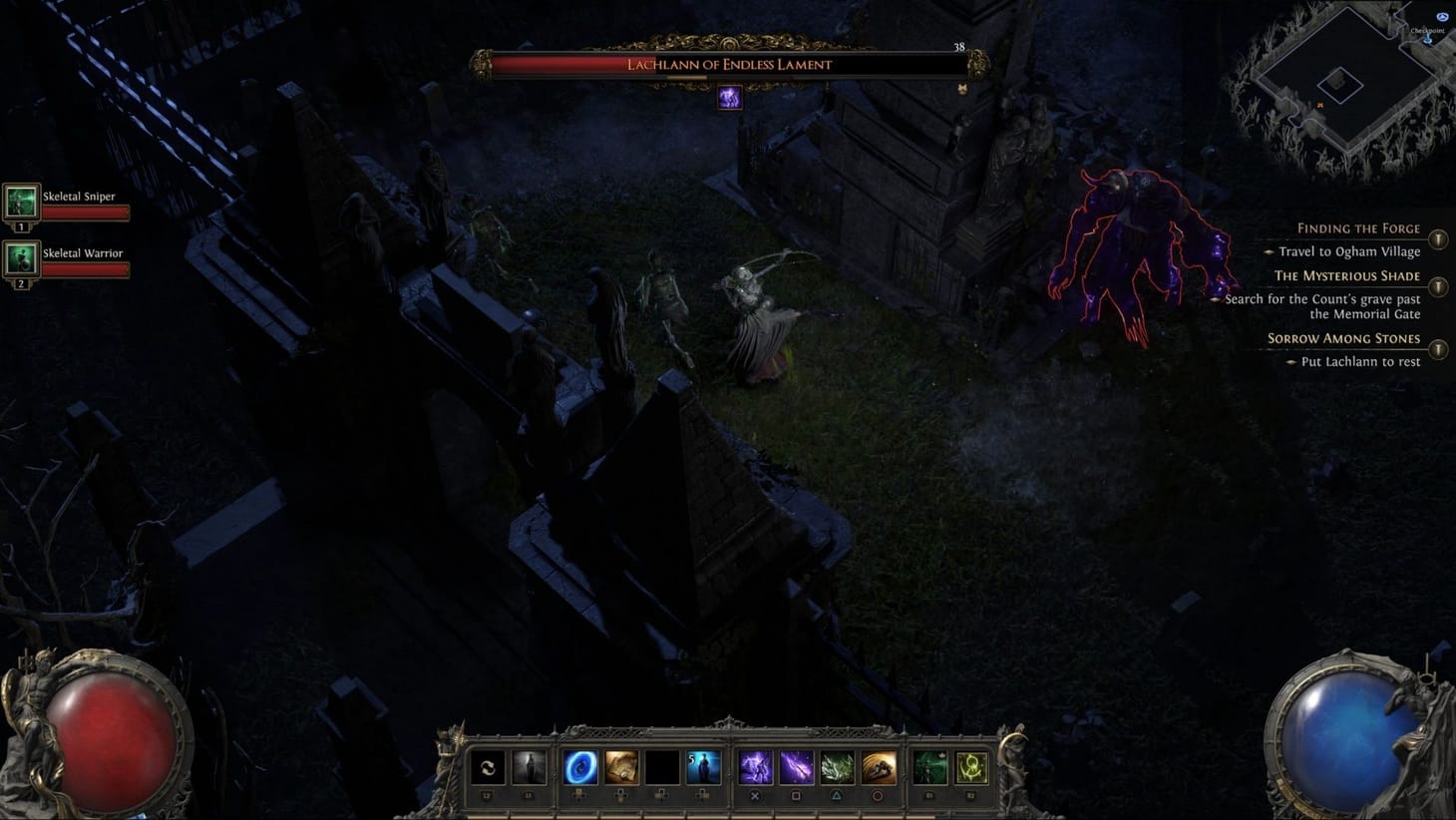Image resolution: width=1456 pixels, height=820 pixels.
Task: Click the buff icon below the boss name
Action: pos(729,97)
